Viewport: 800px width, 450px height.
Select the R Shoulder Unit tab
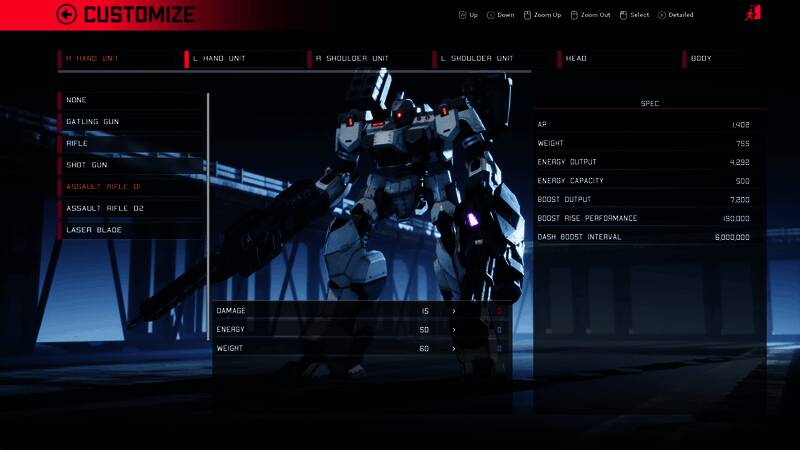(368, 59)
